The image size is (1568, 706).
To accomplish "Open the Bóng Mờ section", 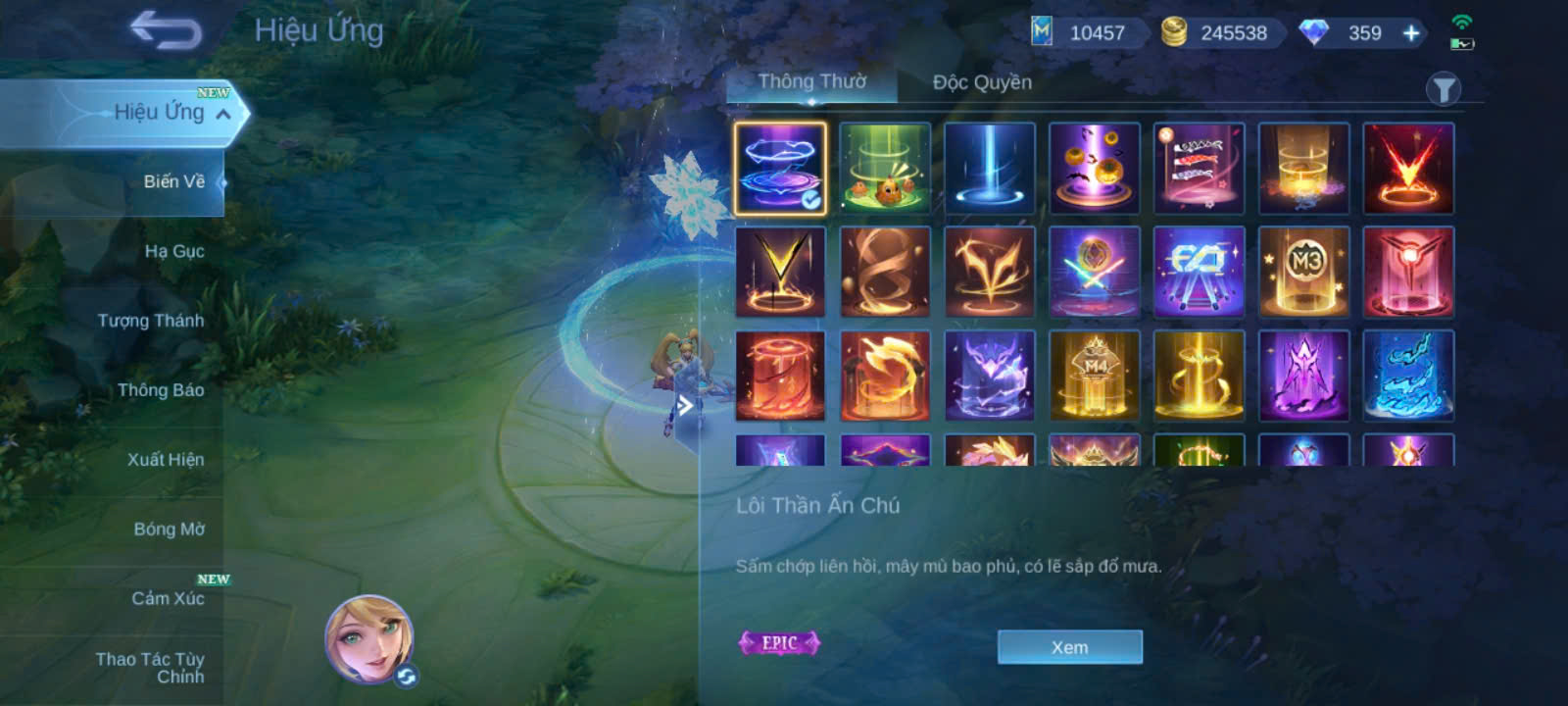I will coord(169,529).
